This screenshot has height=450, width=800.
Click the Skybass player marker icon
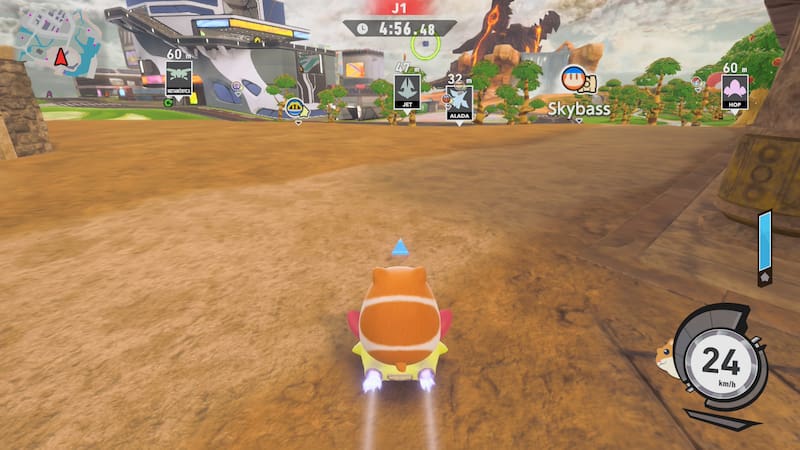click(575, 79)
